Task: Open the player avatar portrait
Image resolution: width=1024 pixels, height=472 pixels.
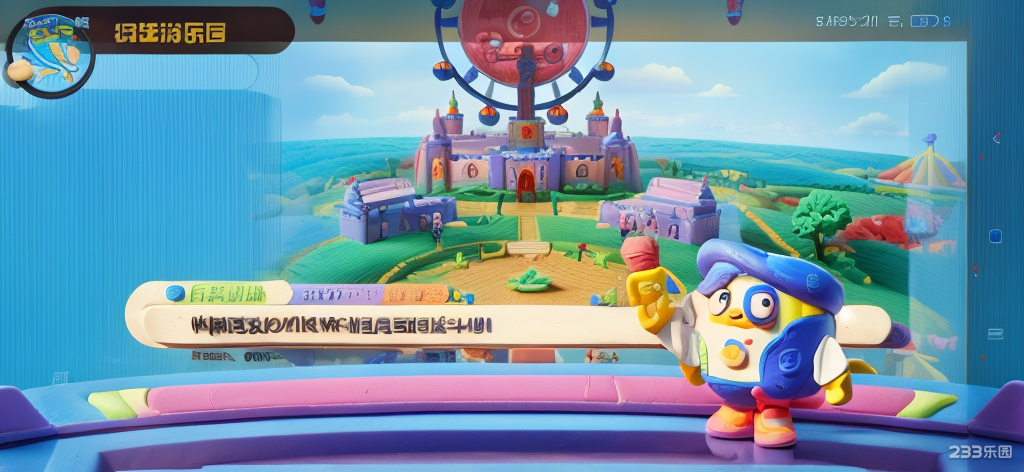Action: coord(48,54)
